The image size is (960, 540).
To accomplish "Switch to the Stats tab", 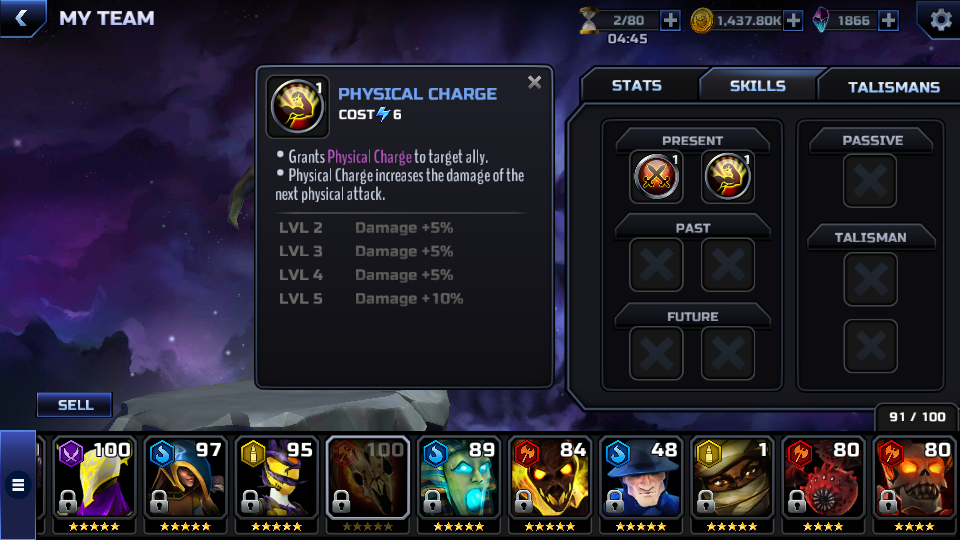I will click(x=636, y=86).
